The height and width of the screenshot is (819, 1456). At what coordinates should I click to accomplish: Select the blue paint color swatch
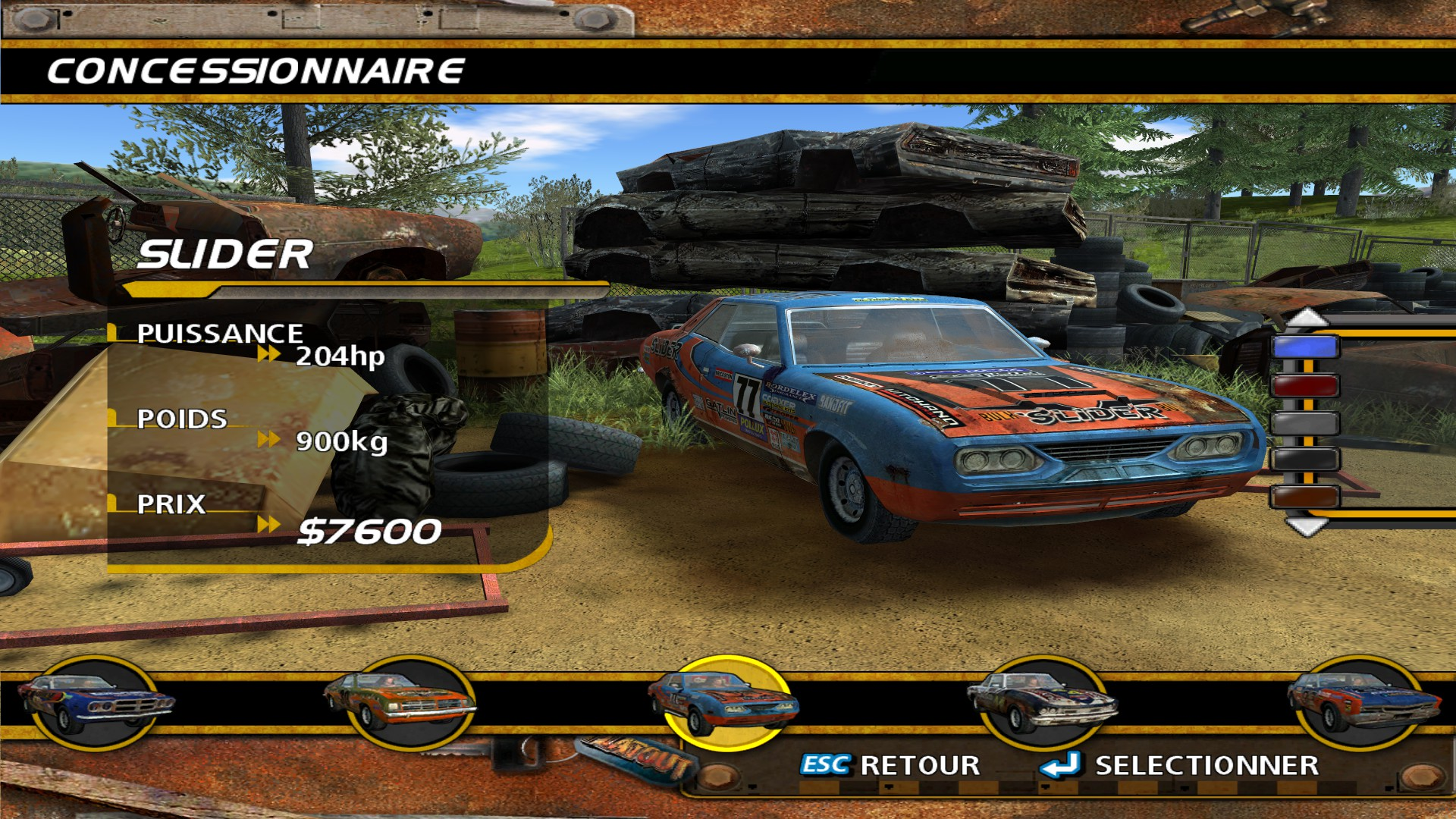pos(1305,347)
